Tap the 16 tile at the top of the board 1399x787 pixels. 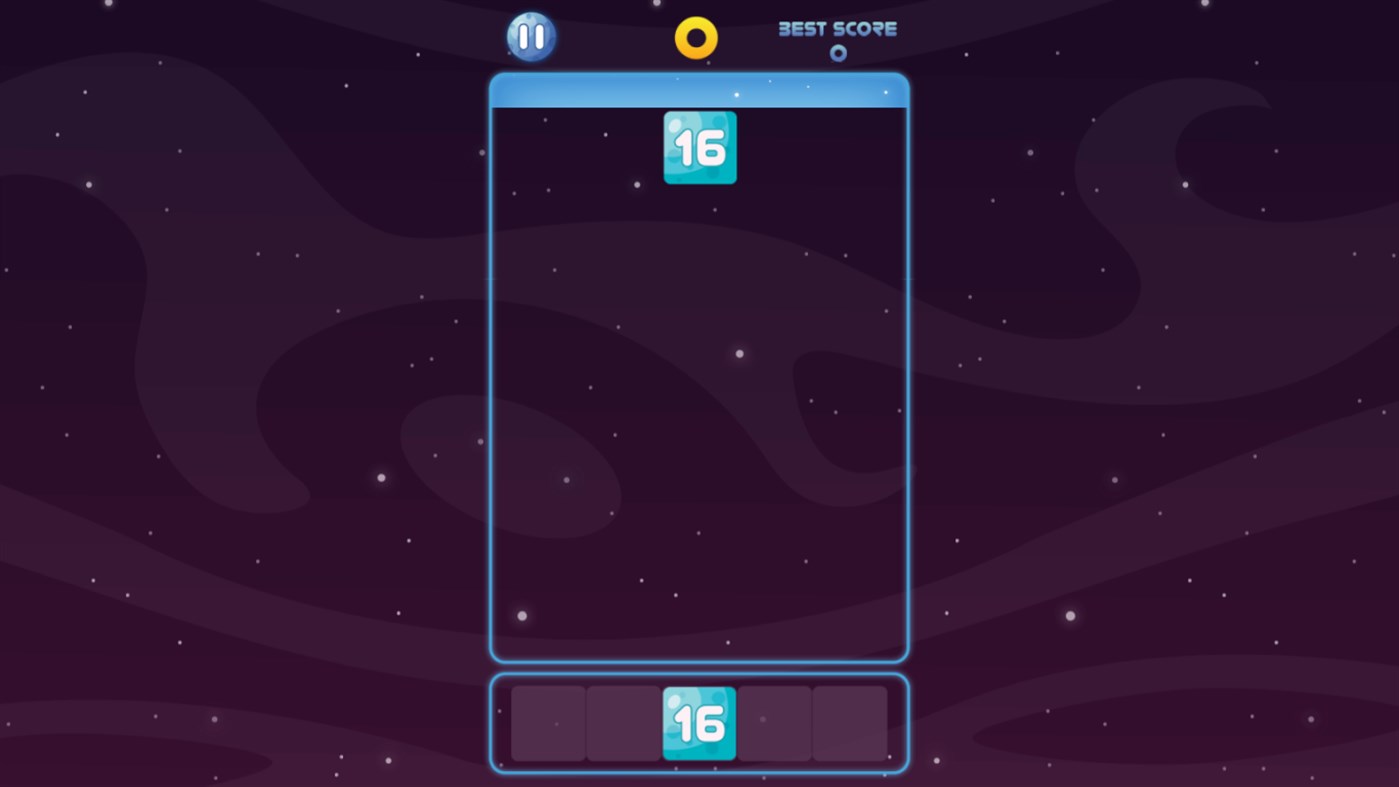699,147
